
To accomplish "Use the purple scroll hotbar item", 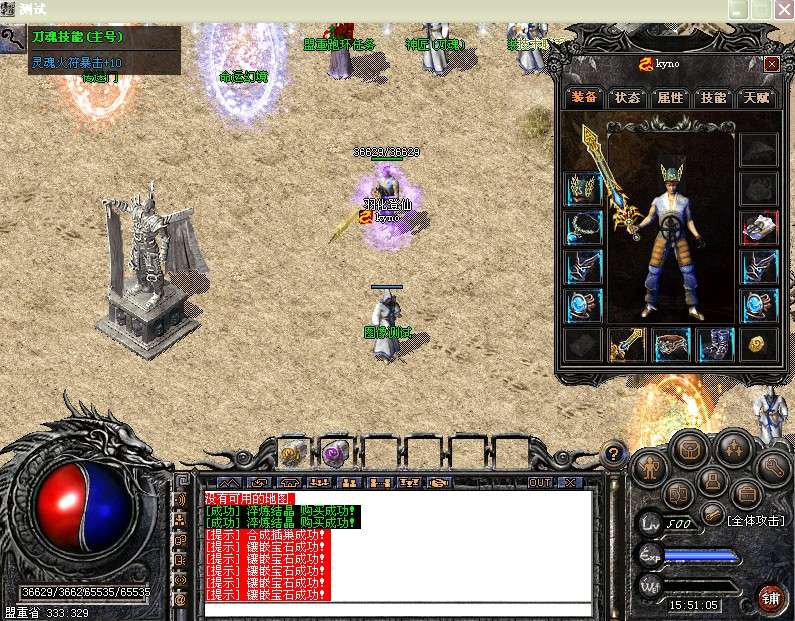I will coord(334,452).
